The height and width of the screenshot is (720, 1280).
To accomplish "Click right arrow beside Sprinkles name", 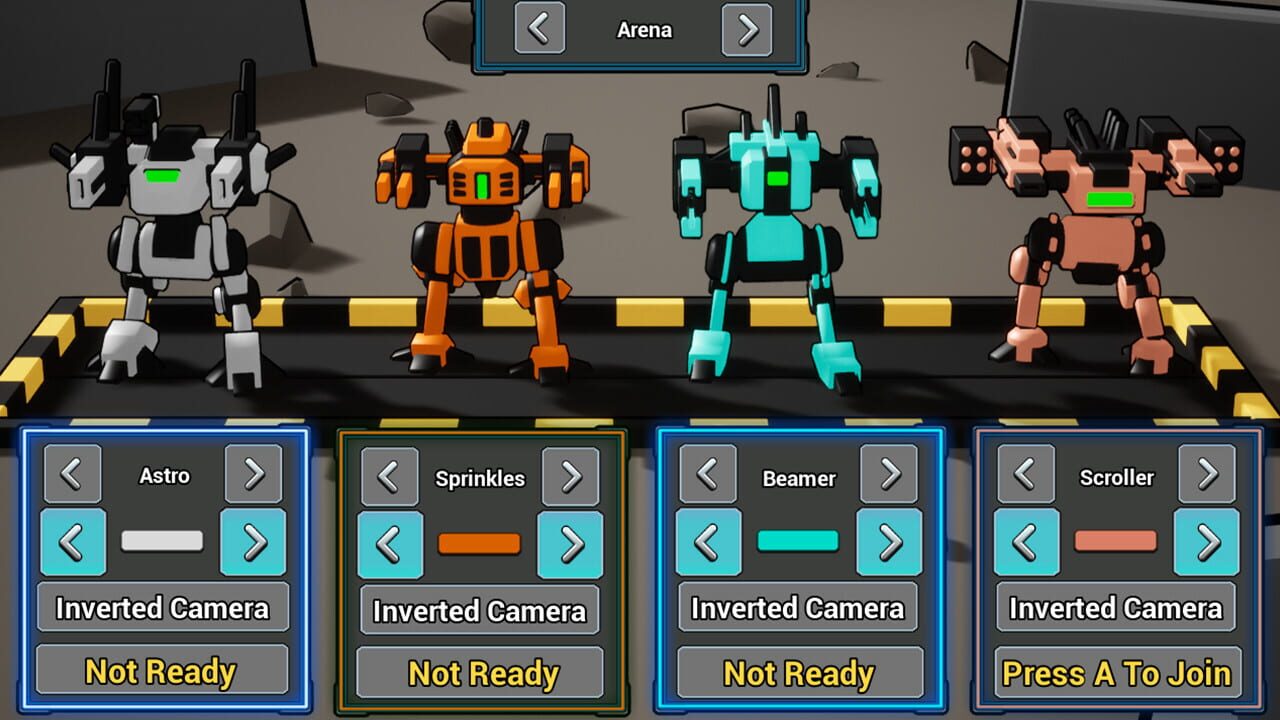I will click(571, 478).
